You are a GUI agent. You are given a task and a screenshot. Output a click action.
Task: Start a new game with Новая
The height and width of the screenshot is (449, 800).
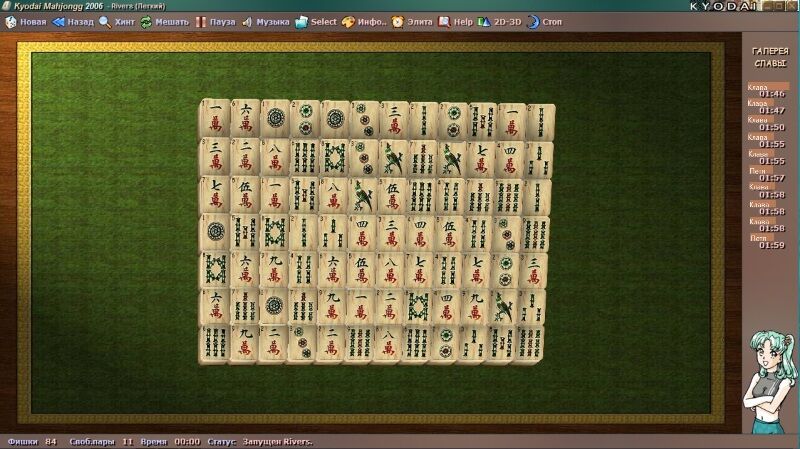click(26, 21)
